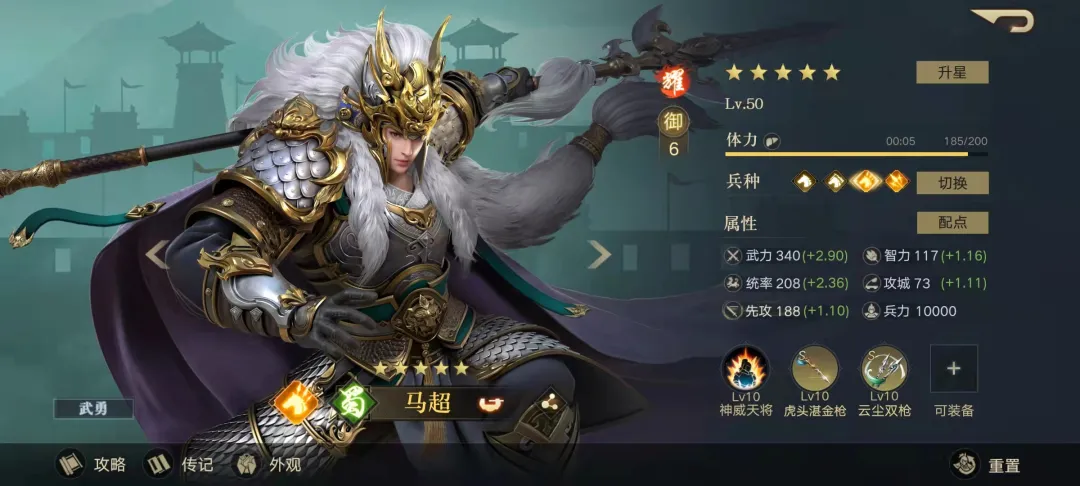Show the next hero with right arrow
Screen dimensions: 1080x486
click(x=599, y=255)
